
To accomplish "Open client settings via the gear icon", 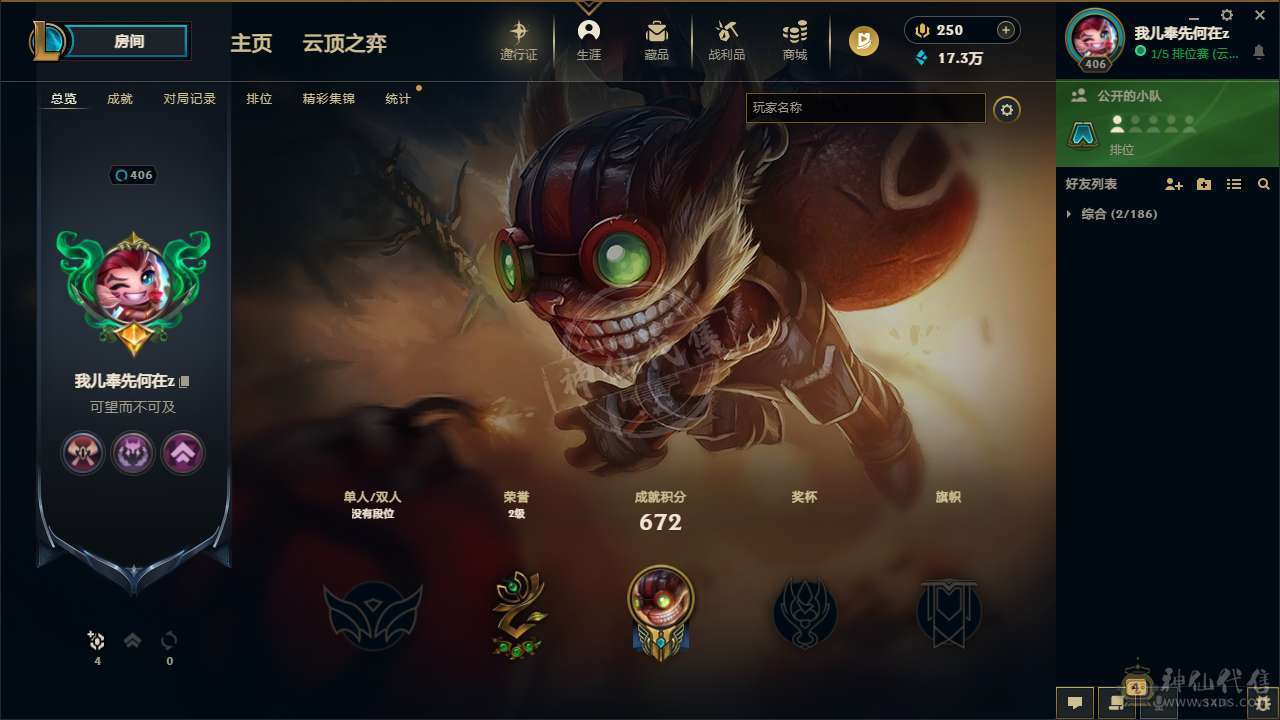I will pyautogui.click(x=1227, y=15).
